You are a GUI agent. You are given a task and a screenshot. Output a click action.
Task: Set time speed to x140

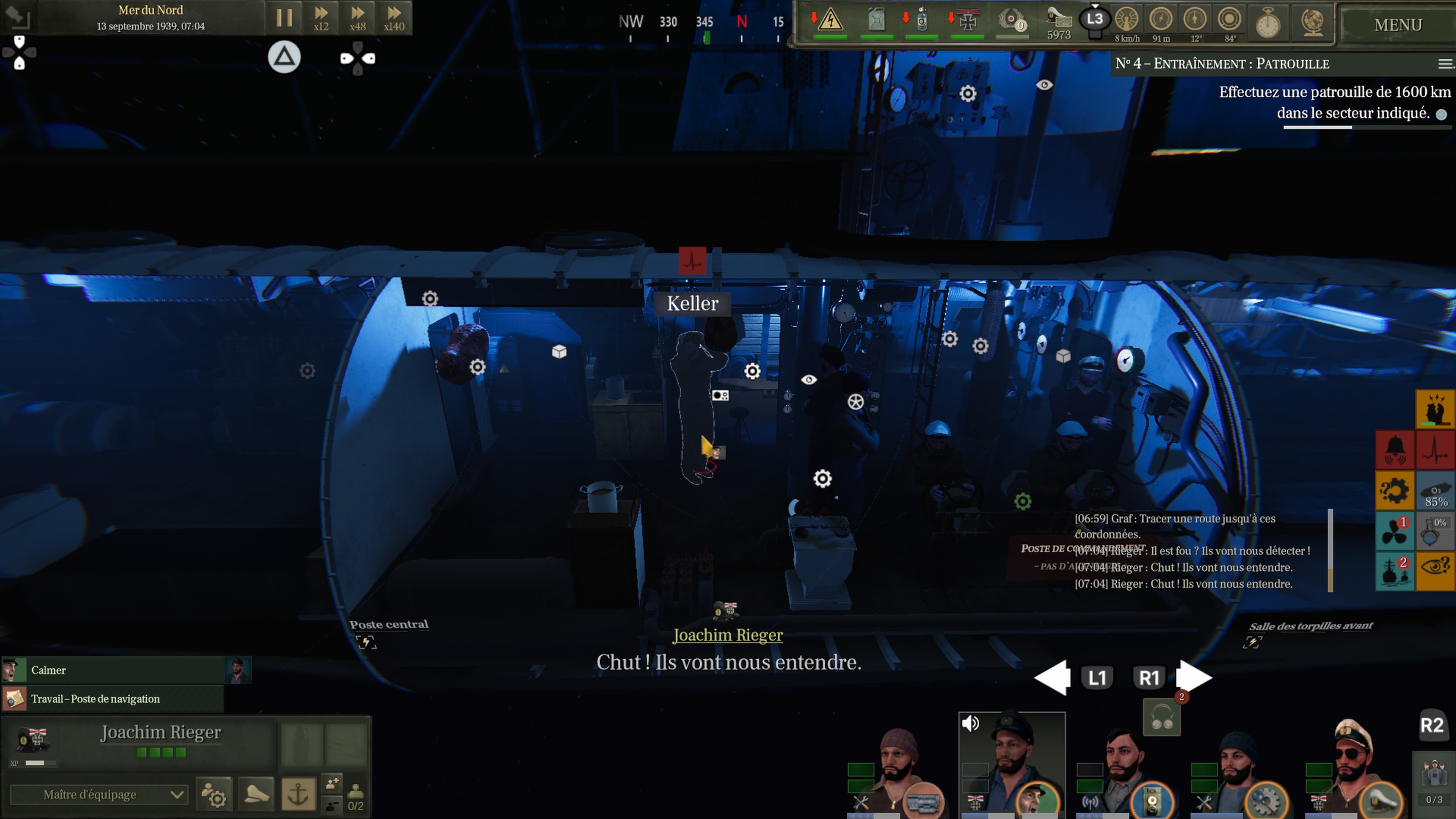[394, 18]
